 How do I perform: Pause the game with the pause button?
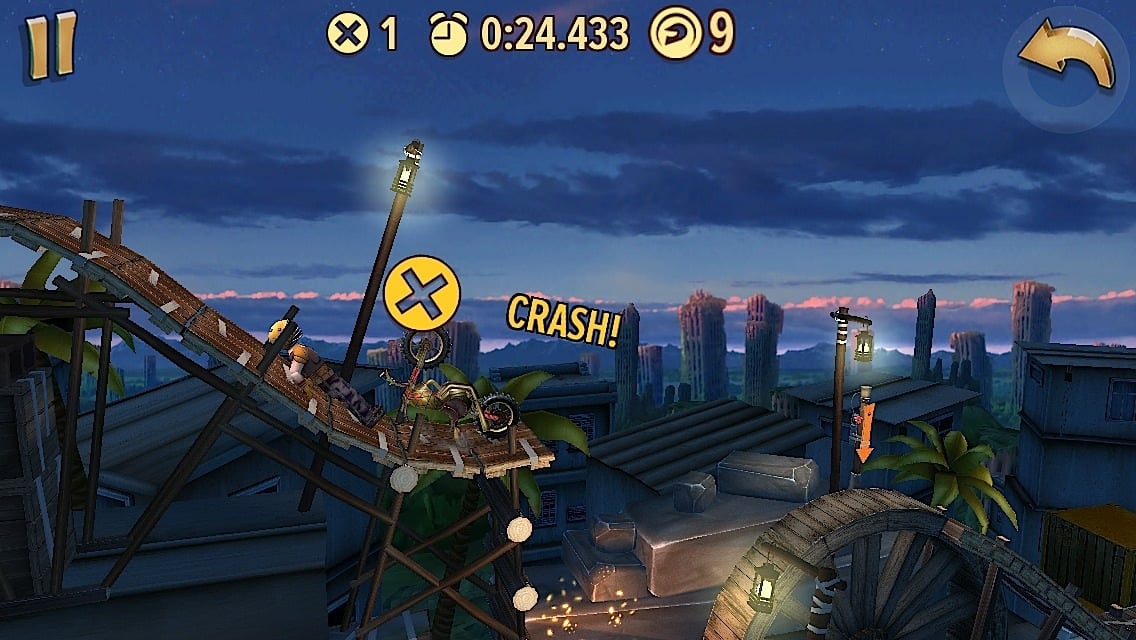[x=51, y=45]
